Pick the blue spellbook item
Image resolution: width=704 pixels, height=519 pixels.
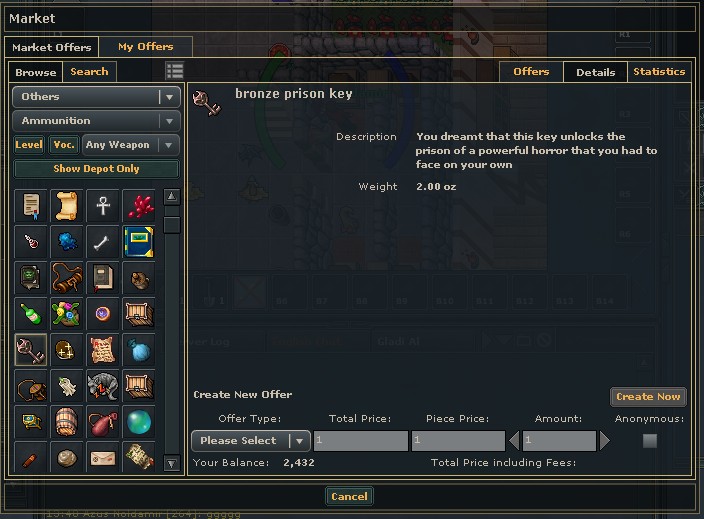tap(138, 241)
